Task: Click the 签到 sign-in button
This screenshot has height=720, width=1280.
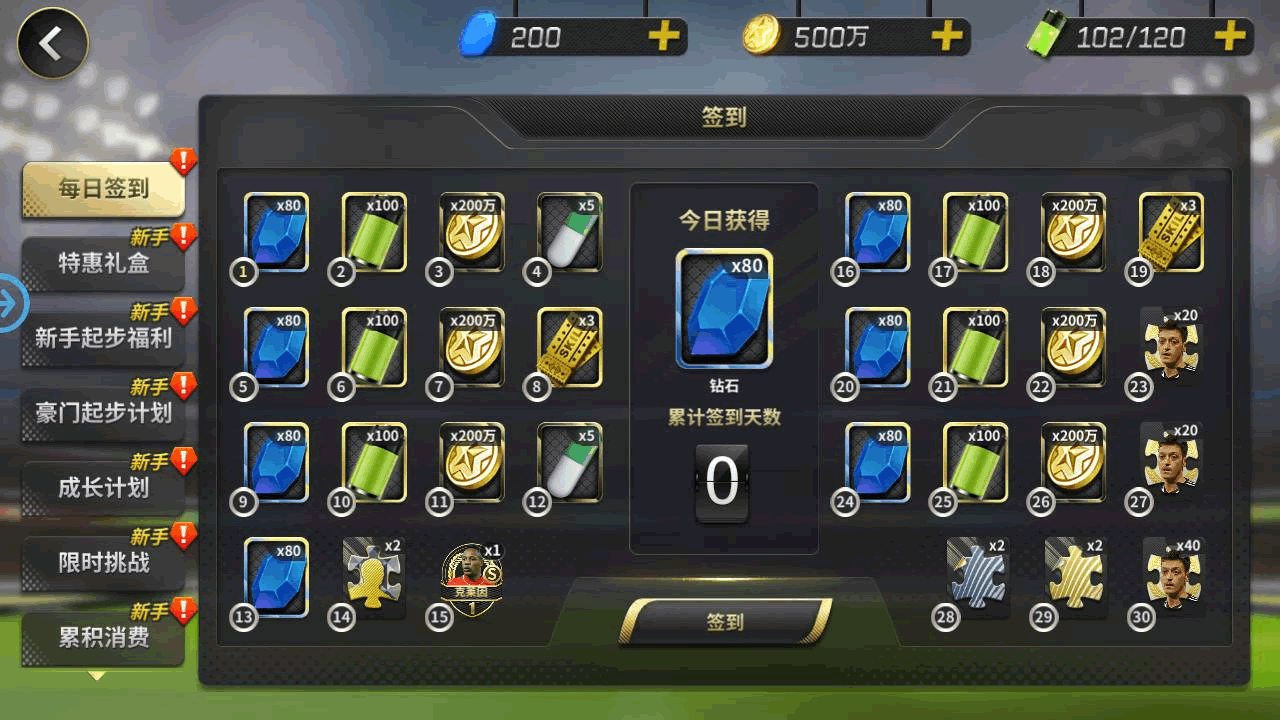Action: pos(725,622)
